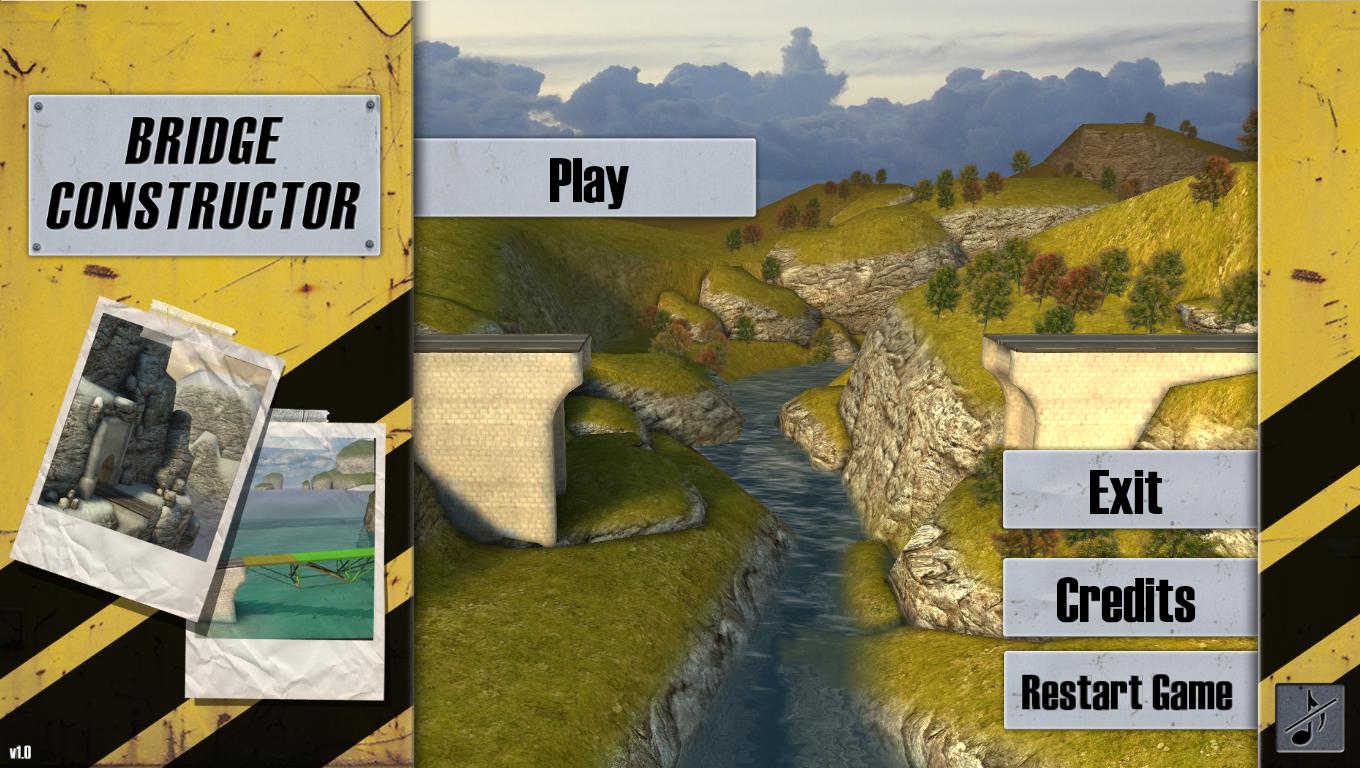1360x768 pixels.
Task: Click the Credits text label
Action: click(x=1128, y=600)
